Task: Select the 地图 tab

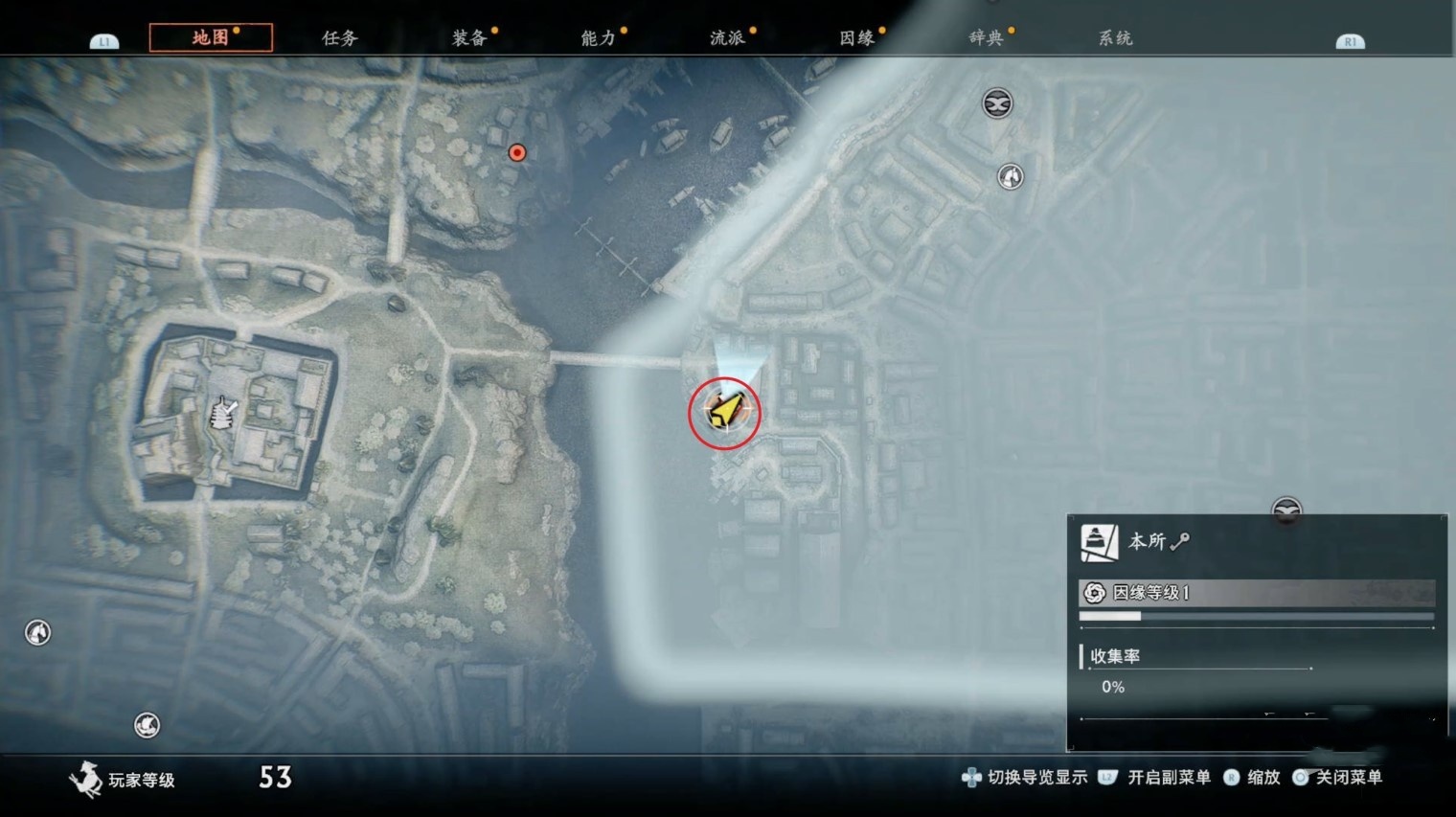Action: coord(211,38)
